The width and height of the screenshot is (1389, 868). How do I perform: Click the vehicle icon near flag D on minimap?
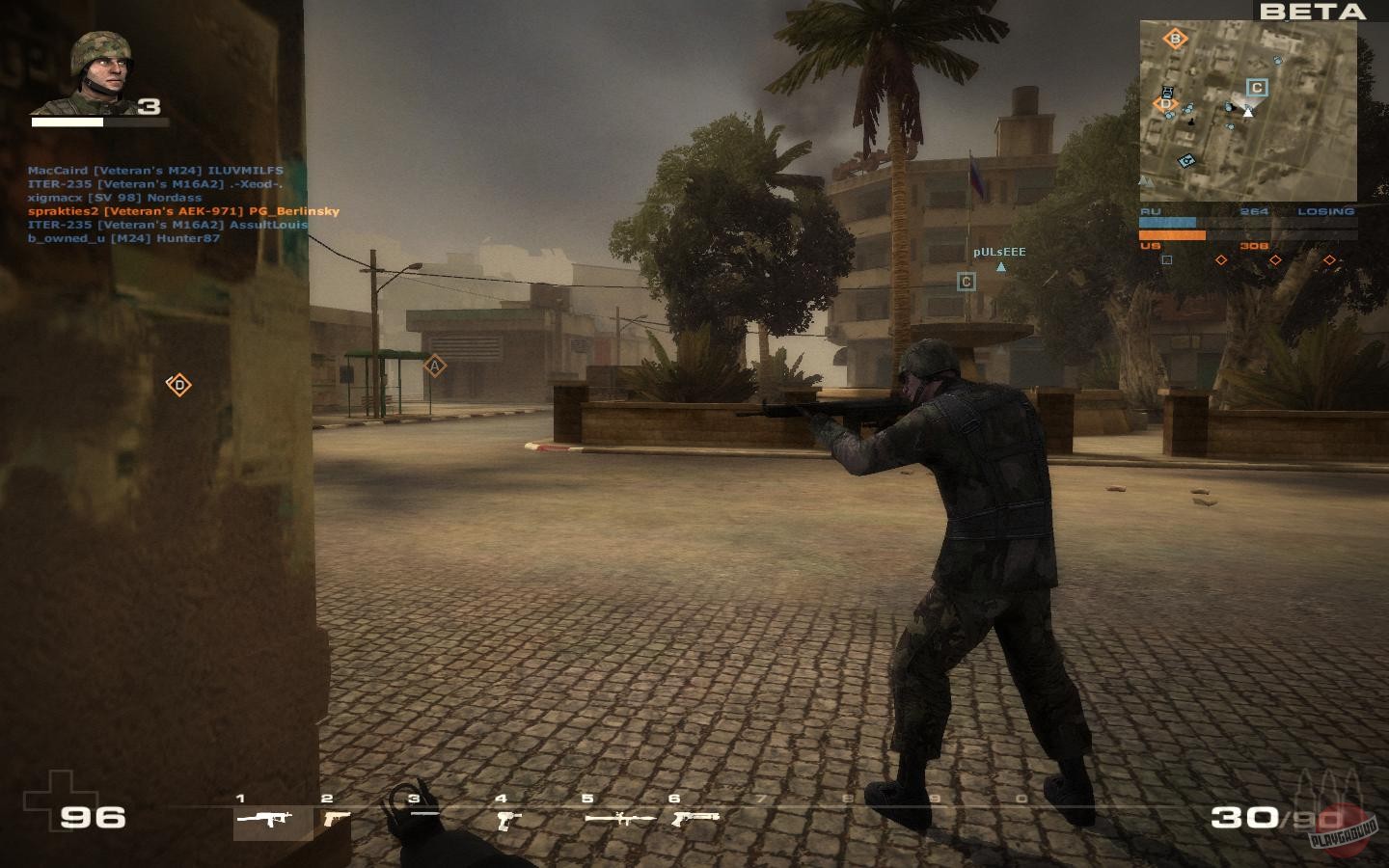(1166, 92)
